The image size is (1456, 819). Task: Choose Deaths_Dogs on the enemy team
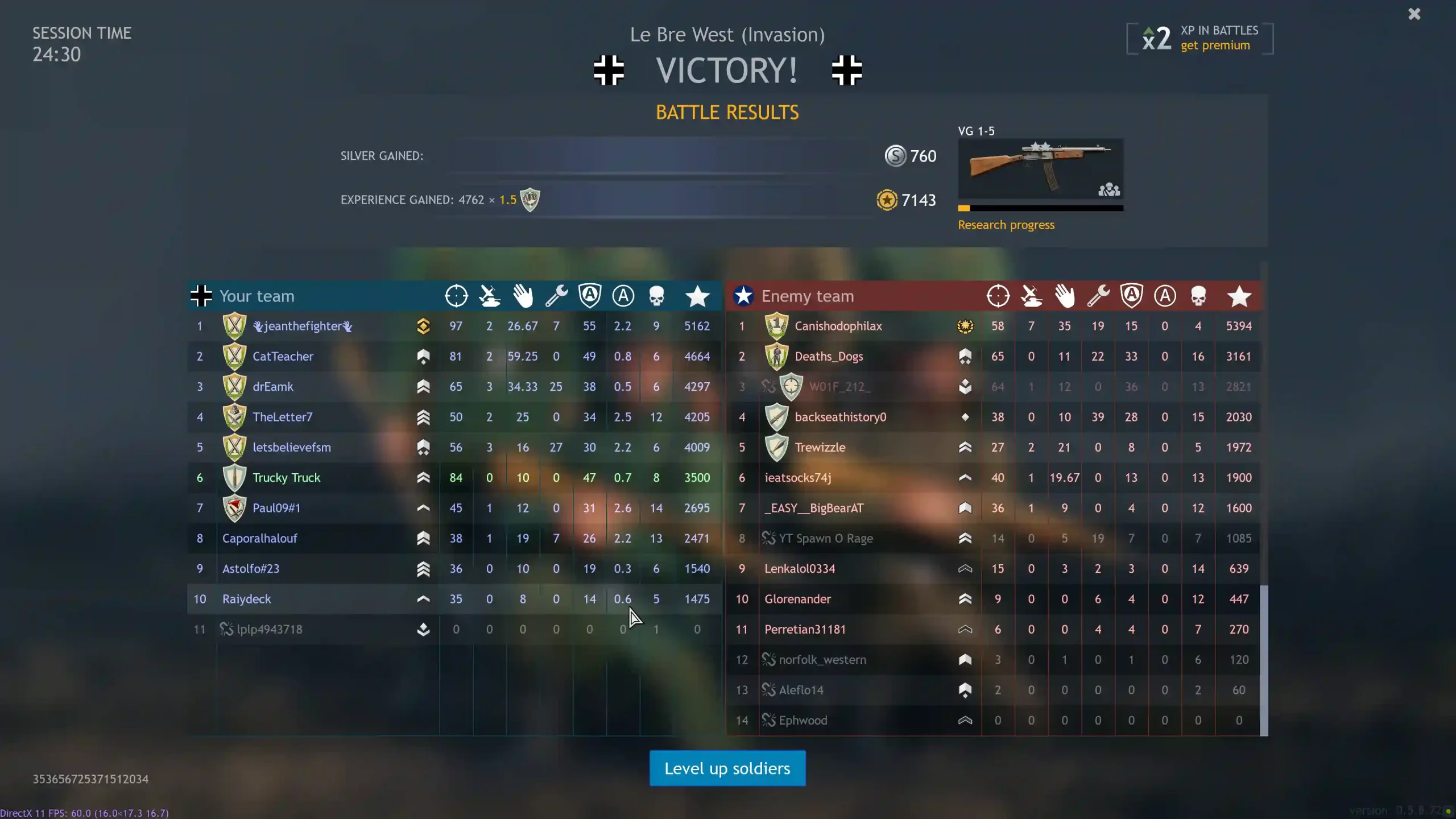pos(828,357)
